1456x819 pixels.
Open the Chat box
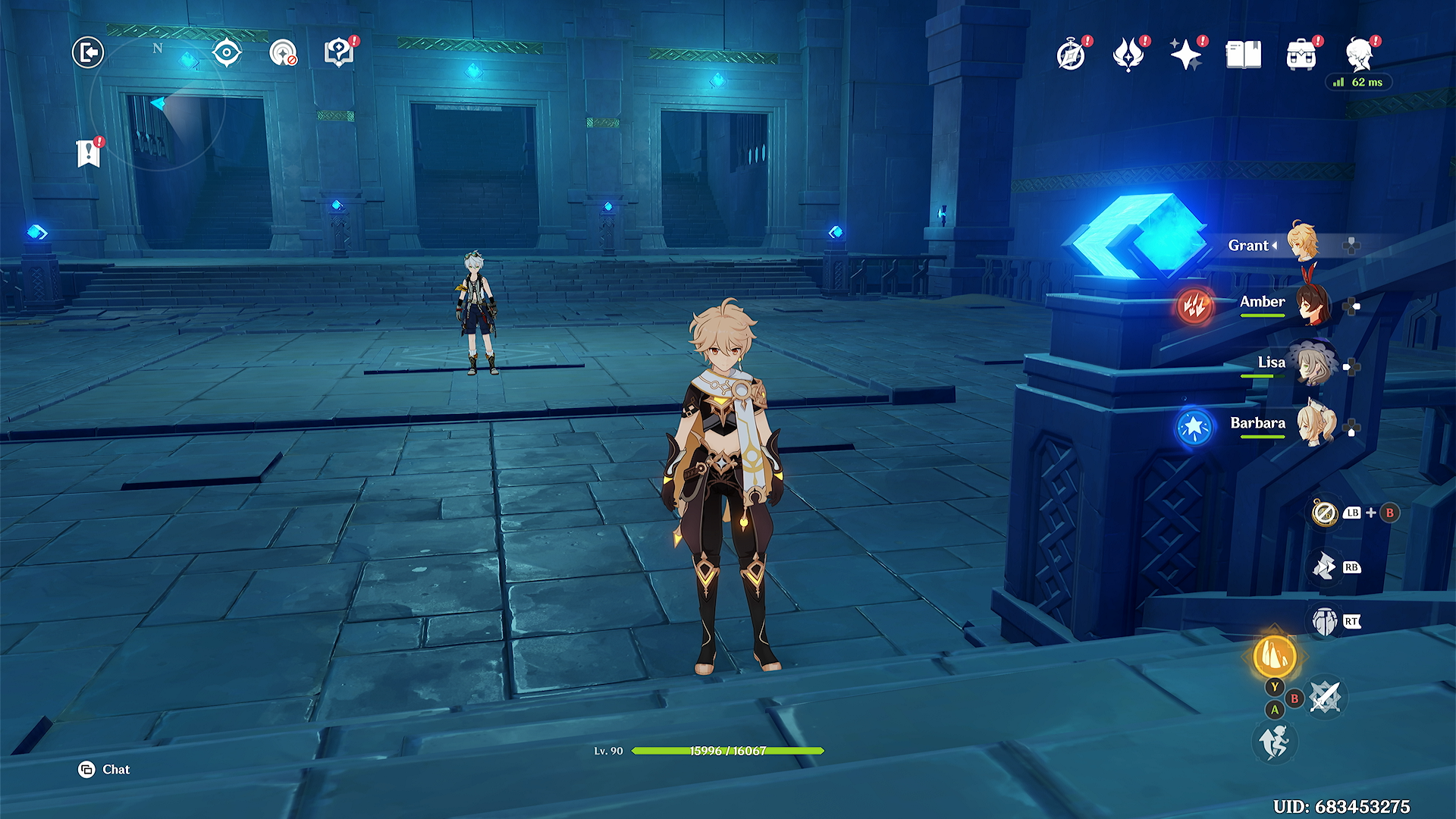click(105, 770)
